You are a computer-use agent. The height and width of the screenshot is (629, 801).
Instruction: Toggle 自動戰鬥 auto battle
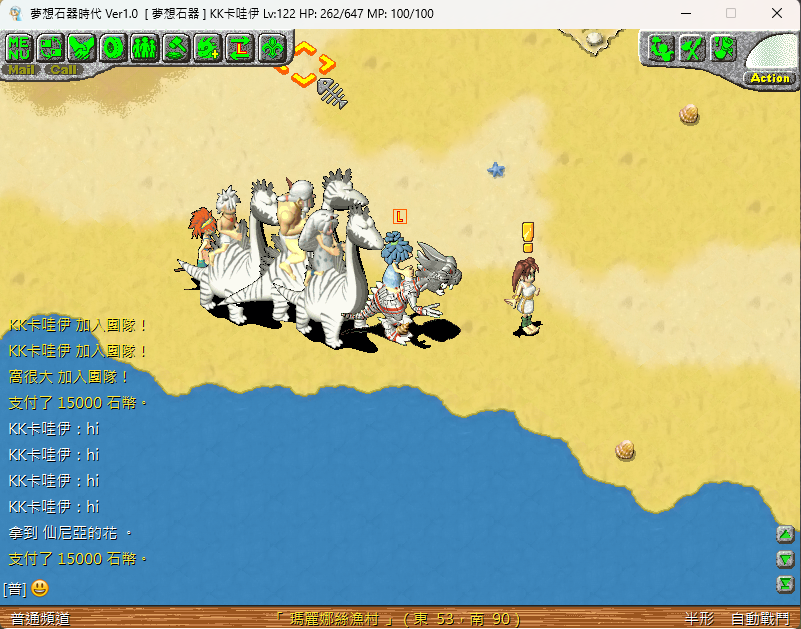pos(759,619)
